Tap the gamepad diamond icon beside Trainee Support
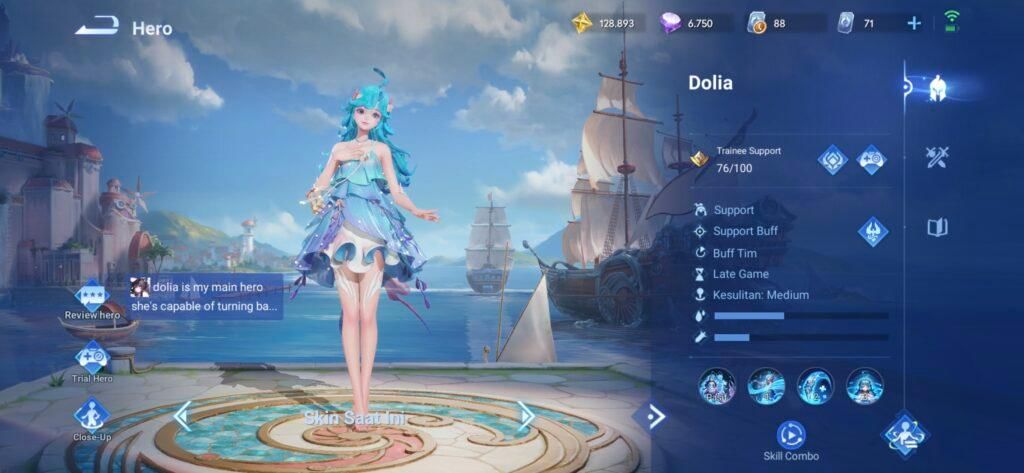This screenshot has height=473, width=1024. coord(872,159)
